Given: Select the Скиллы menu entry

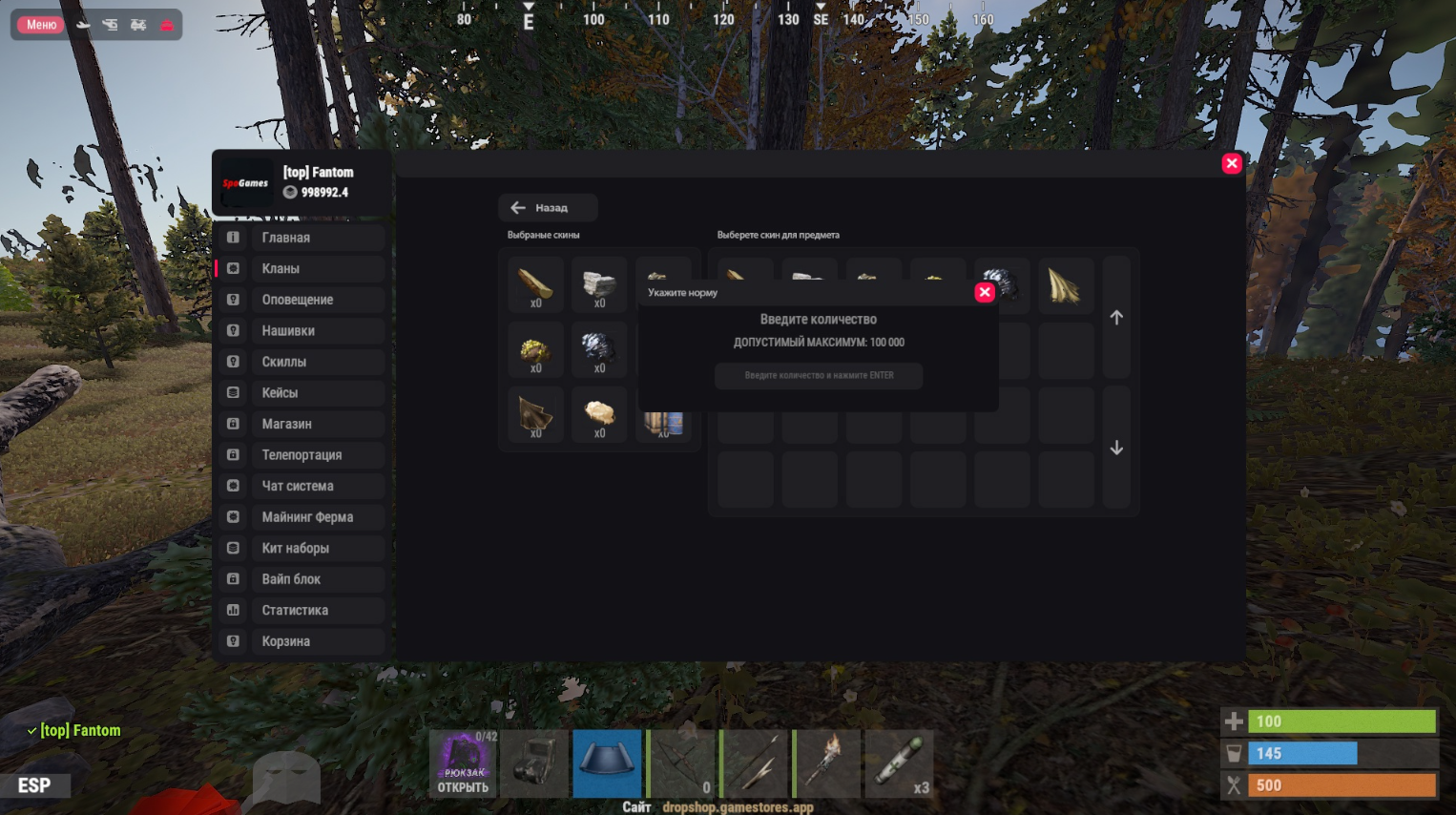Looking at the screenshot, I should click(x=301, y=362).
